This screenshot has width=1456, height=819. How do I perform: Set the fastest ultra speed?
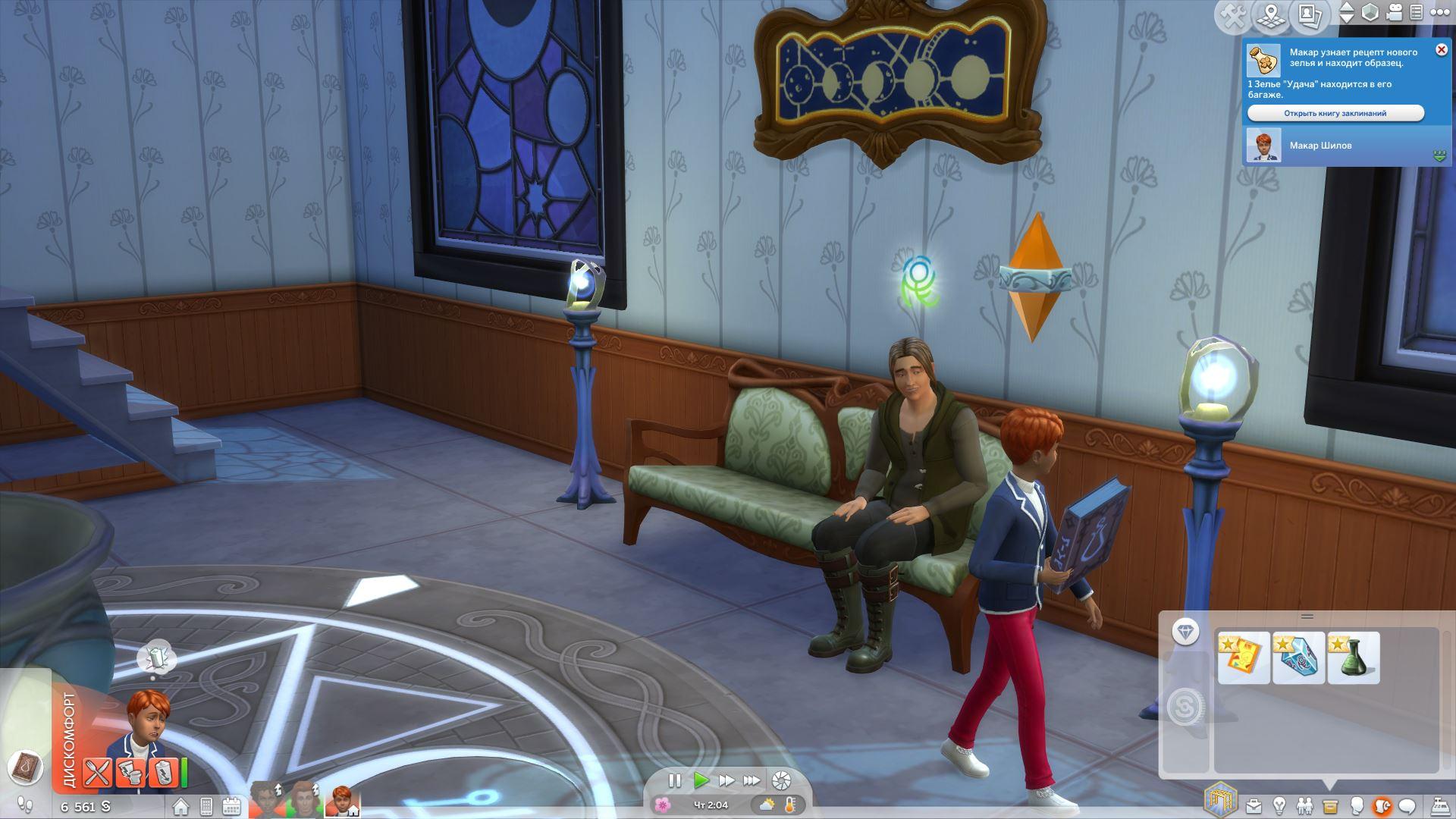tap(752, 780)
